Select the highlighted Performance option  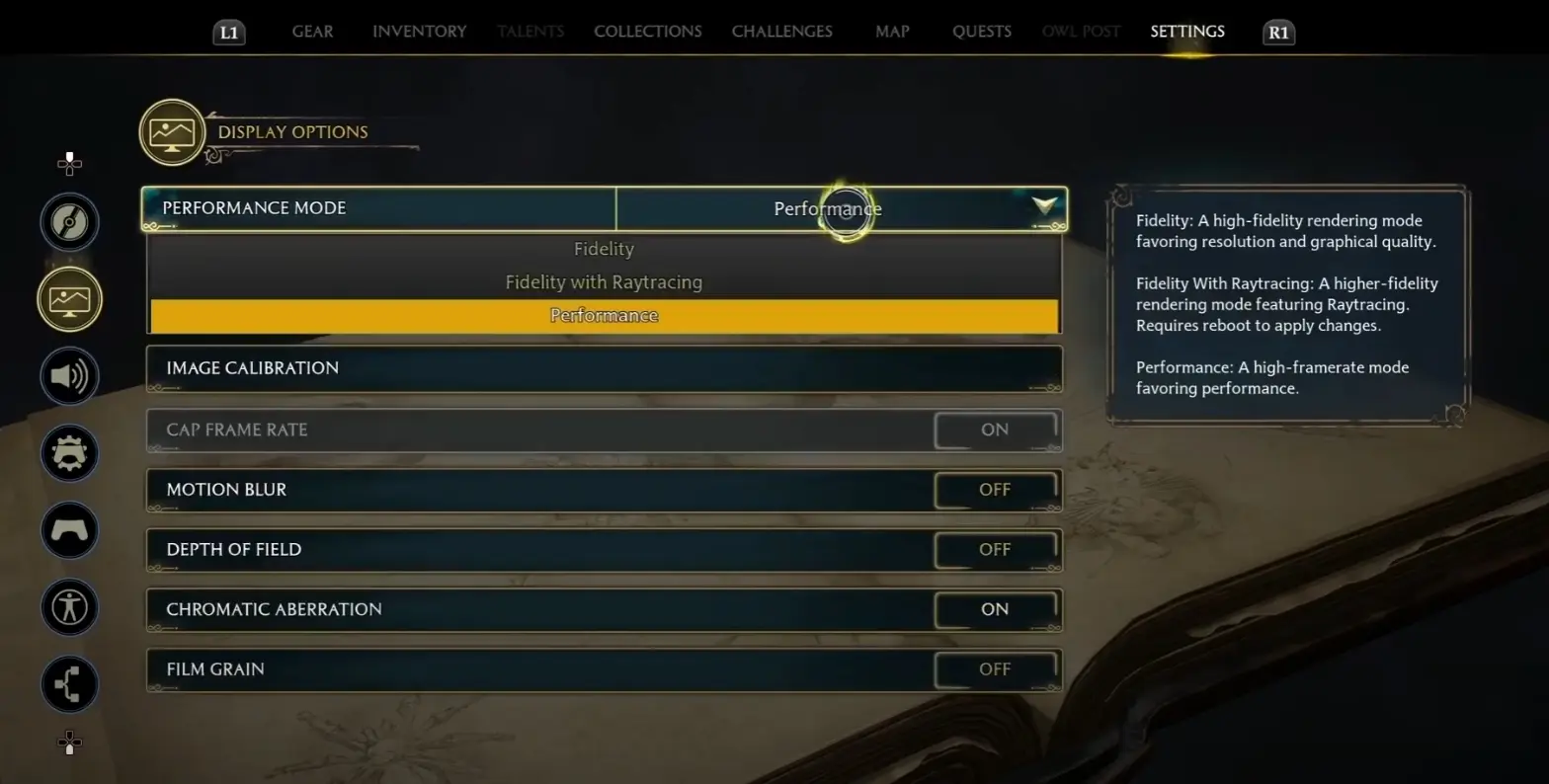click(x=604, y=314)
